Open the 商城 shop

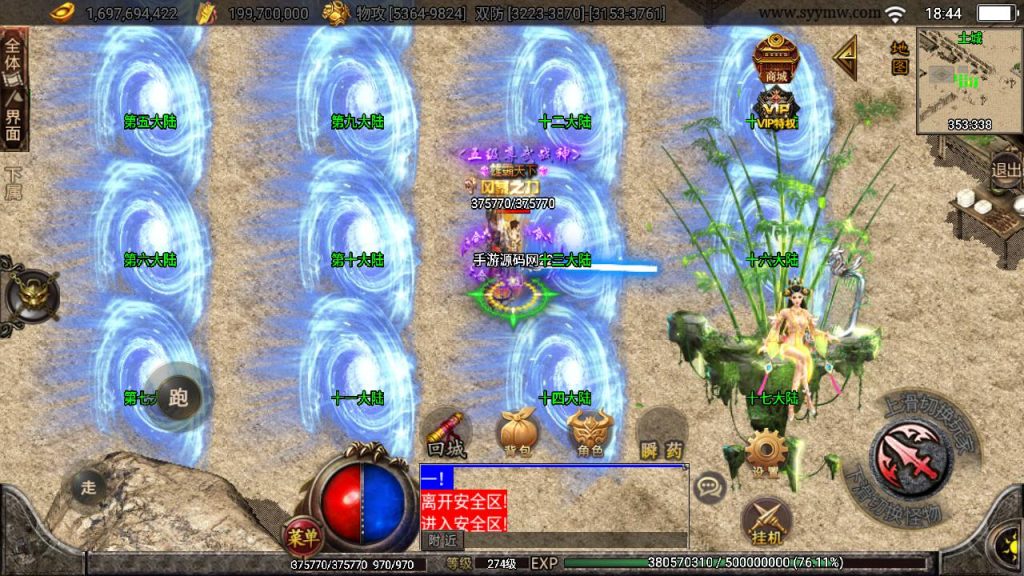click(774, 59)
